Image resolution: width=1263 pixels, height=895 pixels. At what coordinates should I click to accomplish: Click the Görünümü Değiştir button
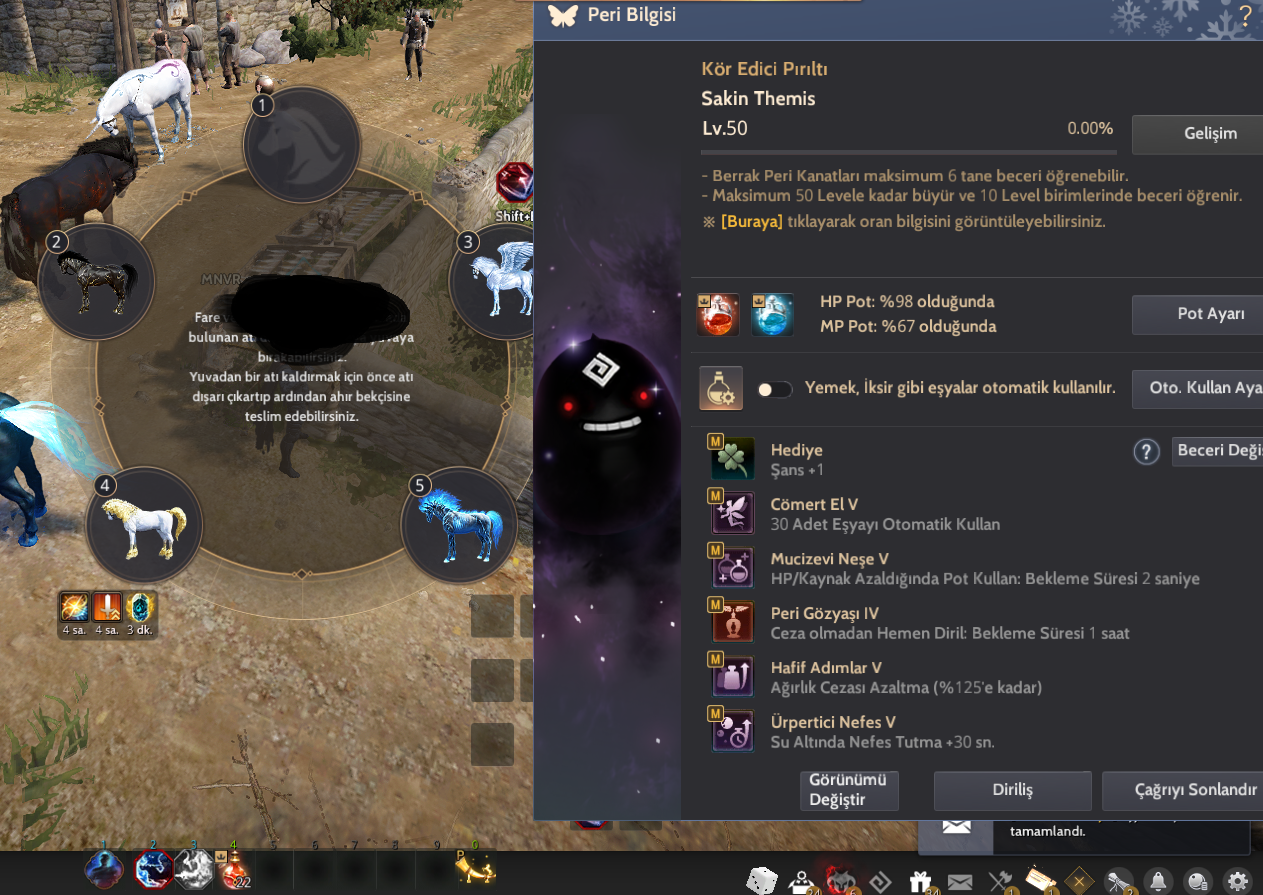click(x=850, y=790)
